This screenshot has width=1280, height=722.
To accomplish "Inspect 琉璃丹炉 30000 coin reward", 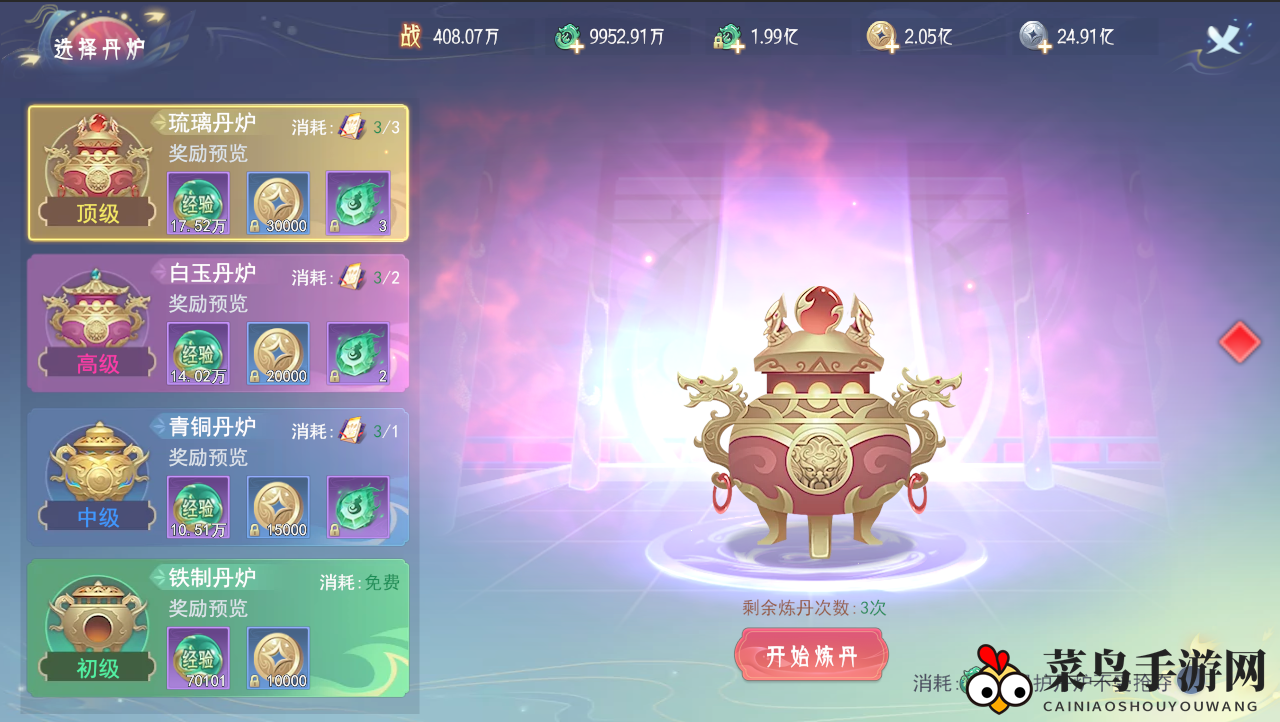I will (278, 203).
